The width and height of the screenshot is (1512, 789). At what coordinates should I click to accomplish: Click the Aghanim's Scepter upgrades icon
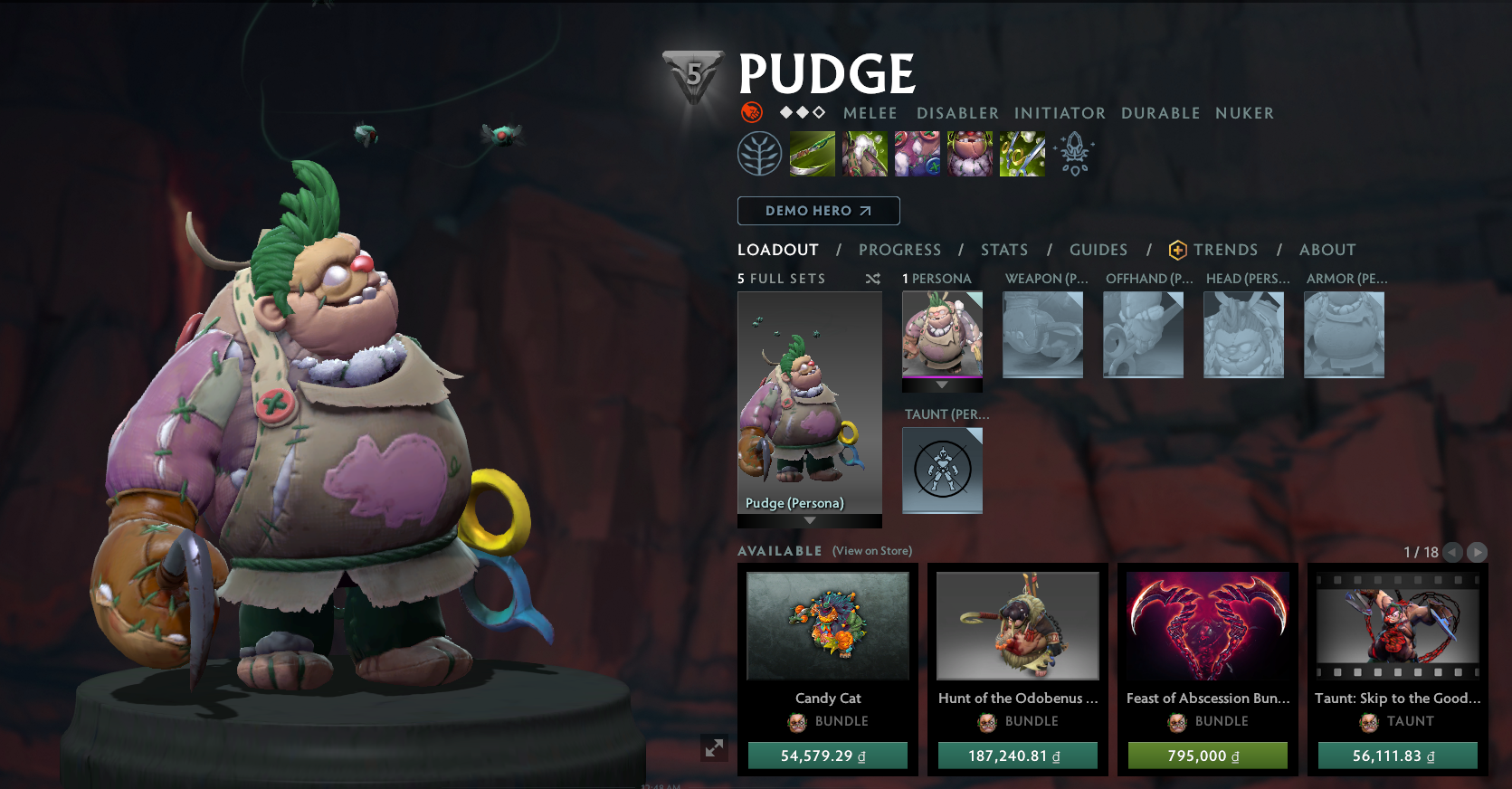[1075, 154]
